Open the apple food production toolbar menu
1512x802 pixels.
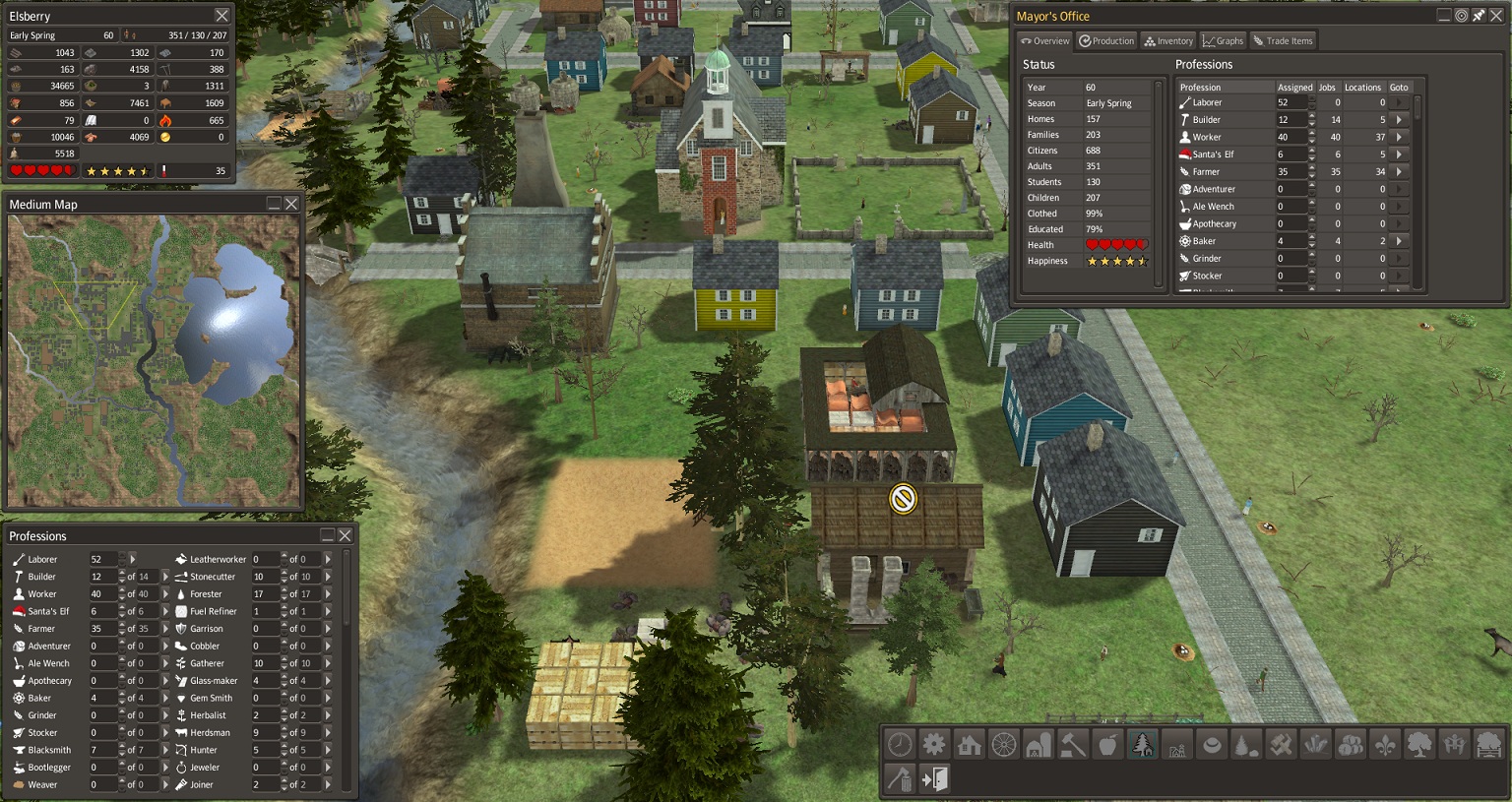pyautogui.click(x=1107, y=745)
